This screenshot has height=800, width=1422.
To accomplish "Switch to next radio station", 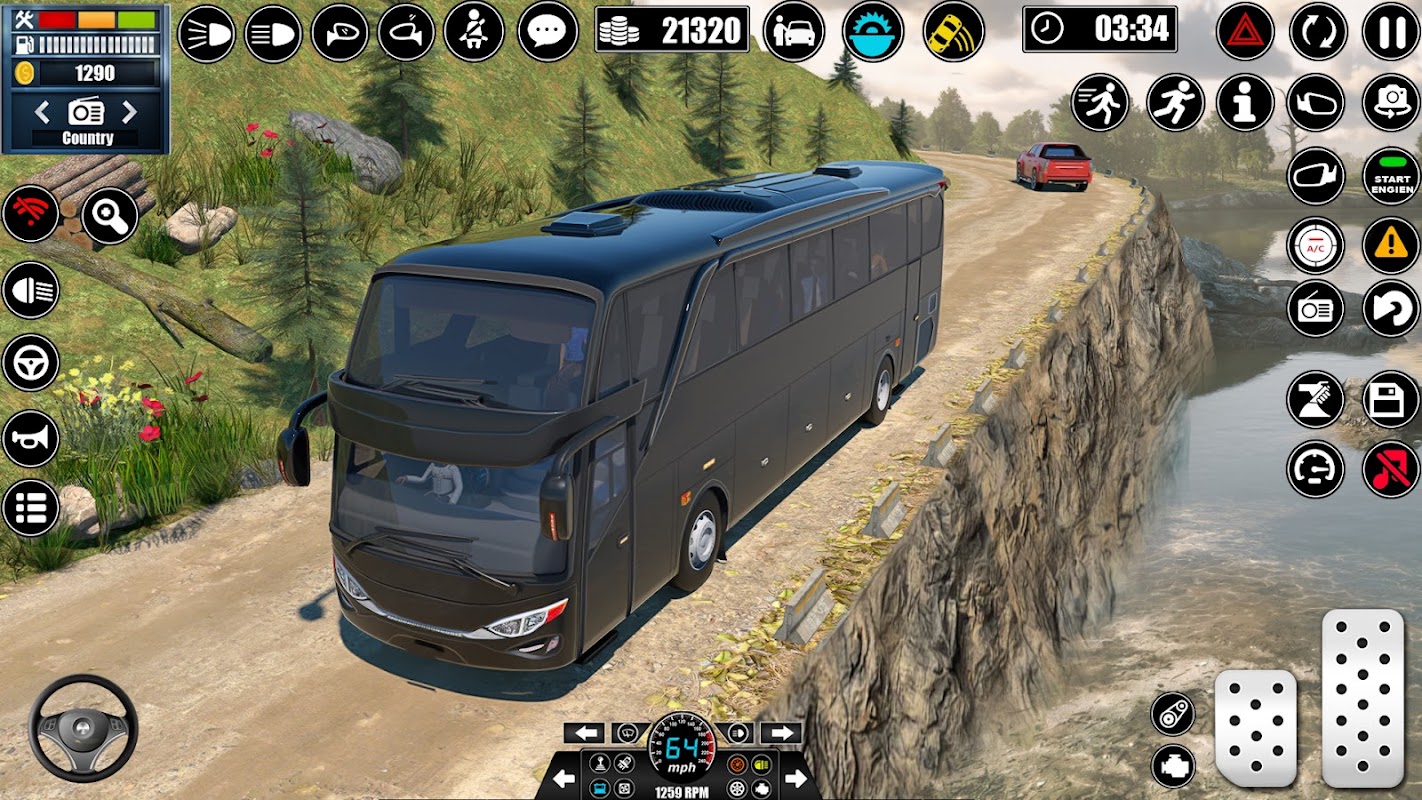I will tap(130, 109).
